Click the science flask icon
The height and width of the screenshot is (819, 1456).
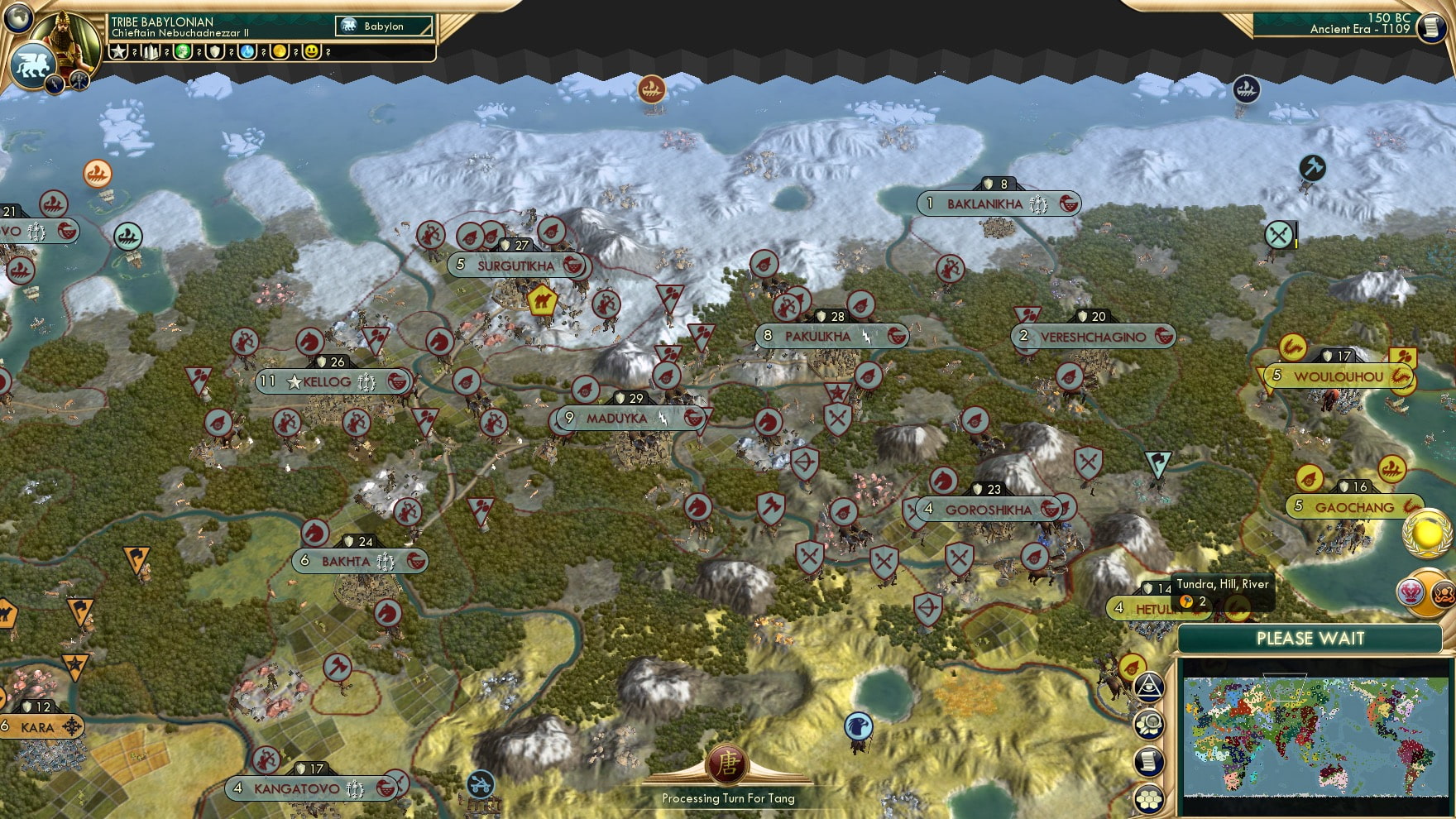click(248, 53)
